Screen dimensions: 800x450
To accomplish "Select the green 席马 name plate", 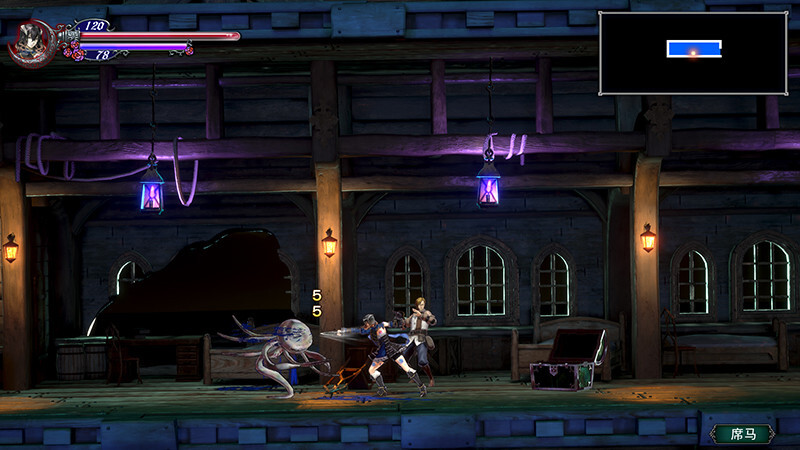I will [743, 433].
